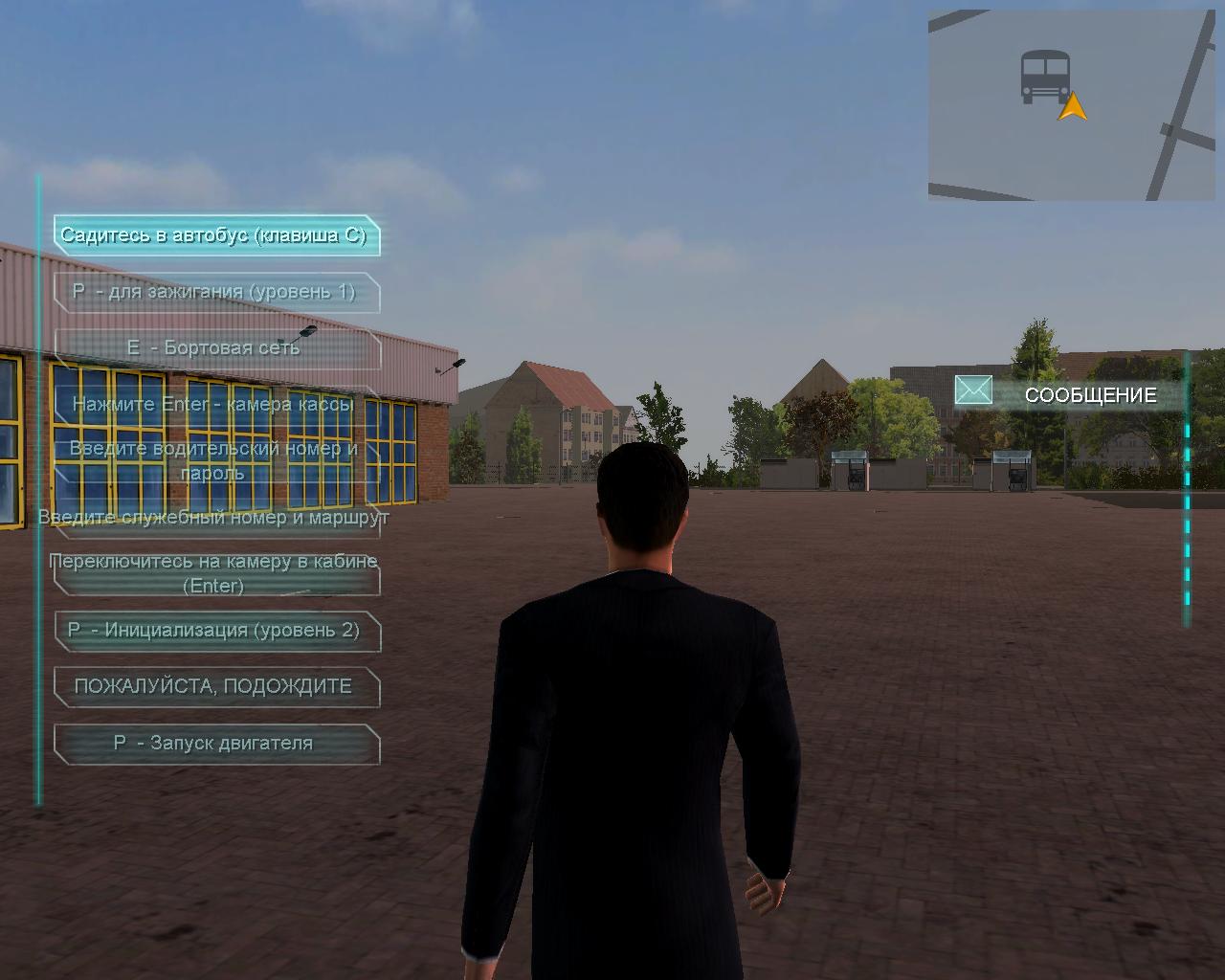This screenshot has width=1225, height=980.
Task: Open the 'СООБЩЕНИЕ' message notification
Action: [1090, 395]
